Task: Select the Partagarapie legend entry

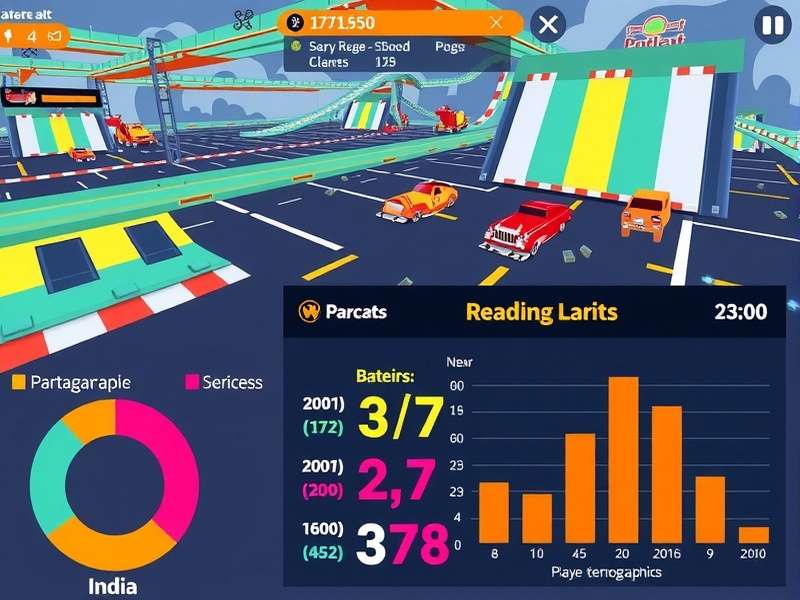Action: click(x=70, y=382)
